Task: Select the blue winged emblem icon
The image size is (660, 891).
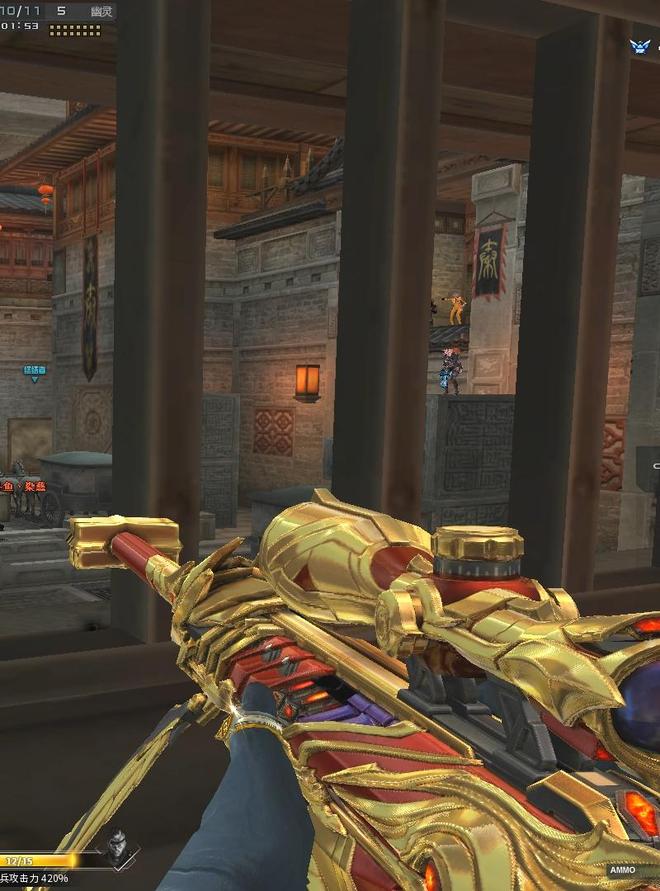Action: coord(639,46)
